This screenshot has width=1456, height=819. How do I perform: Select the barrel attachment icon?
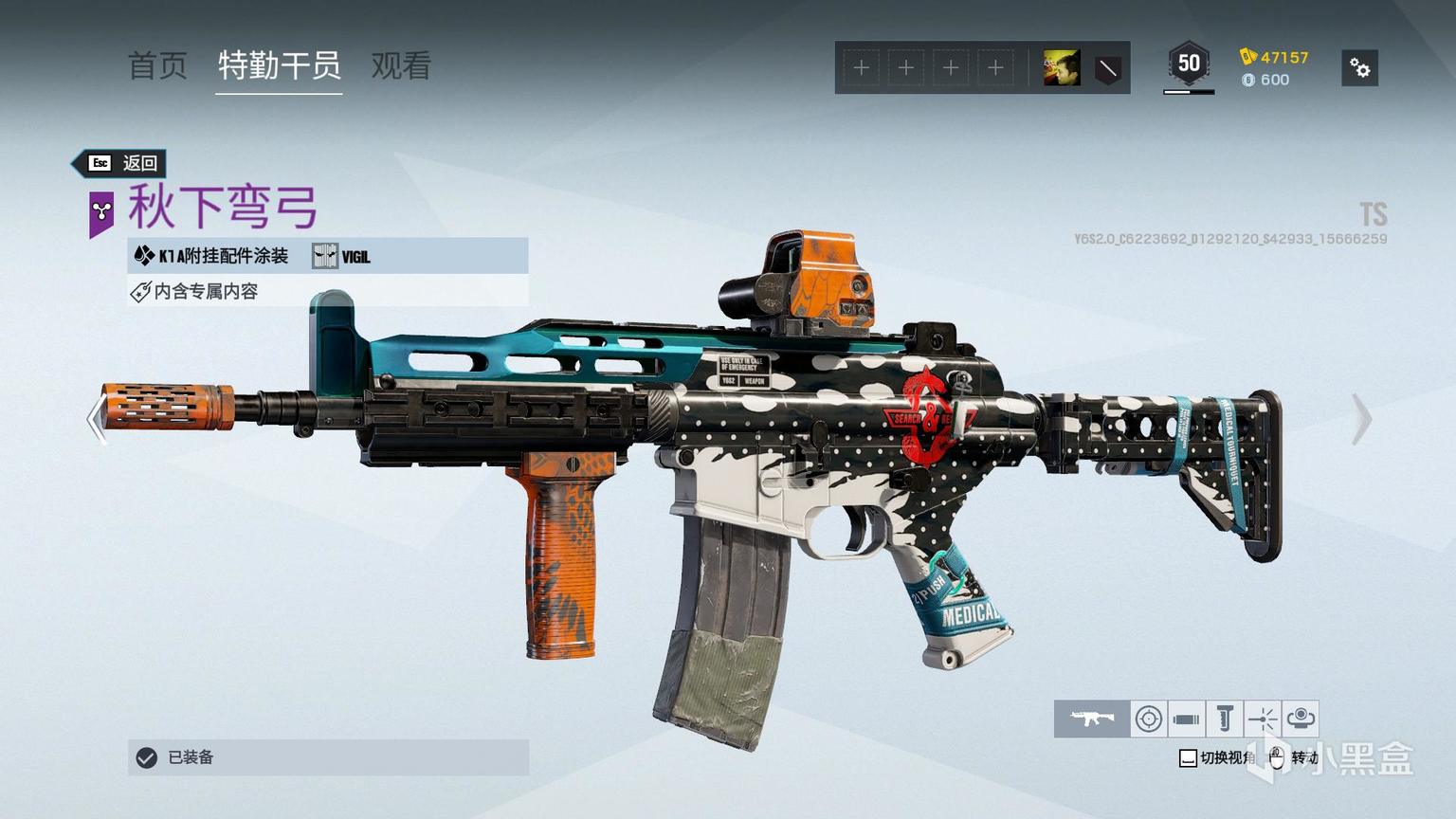point(1186,719)
